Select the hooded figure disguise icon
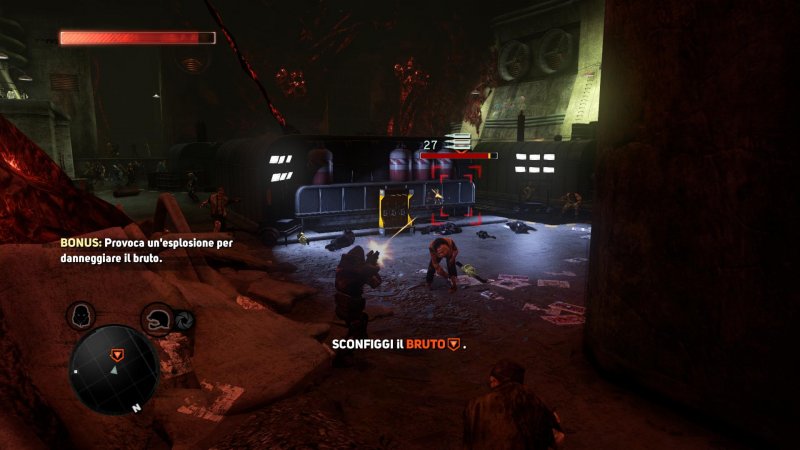 tap(81, 316)
